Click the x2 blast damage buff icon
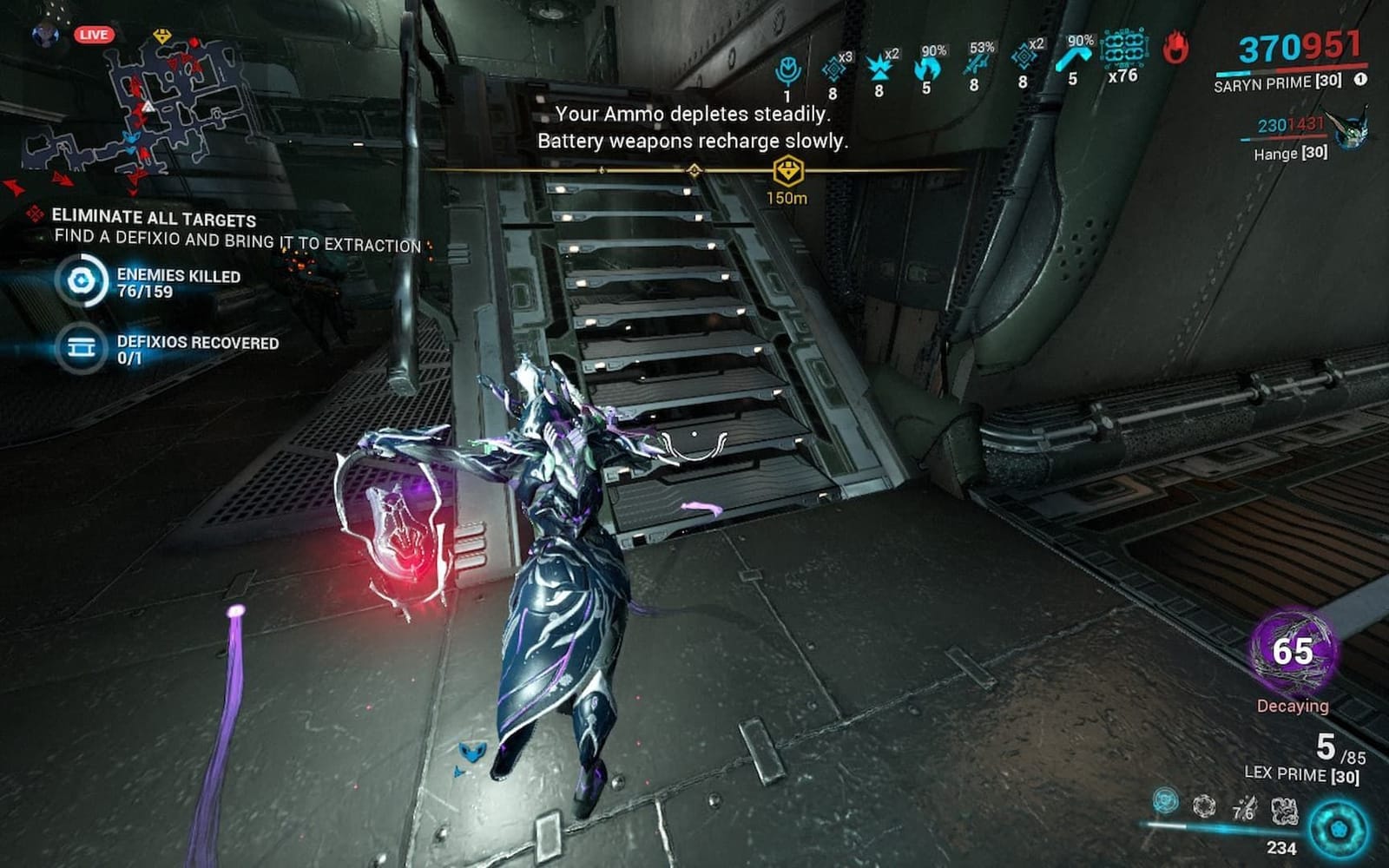The height and width of the screenshot is (868, 1389). (x=880, y=67)
